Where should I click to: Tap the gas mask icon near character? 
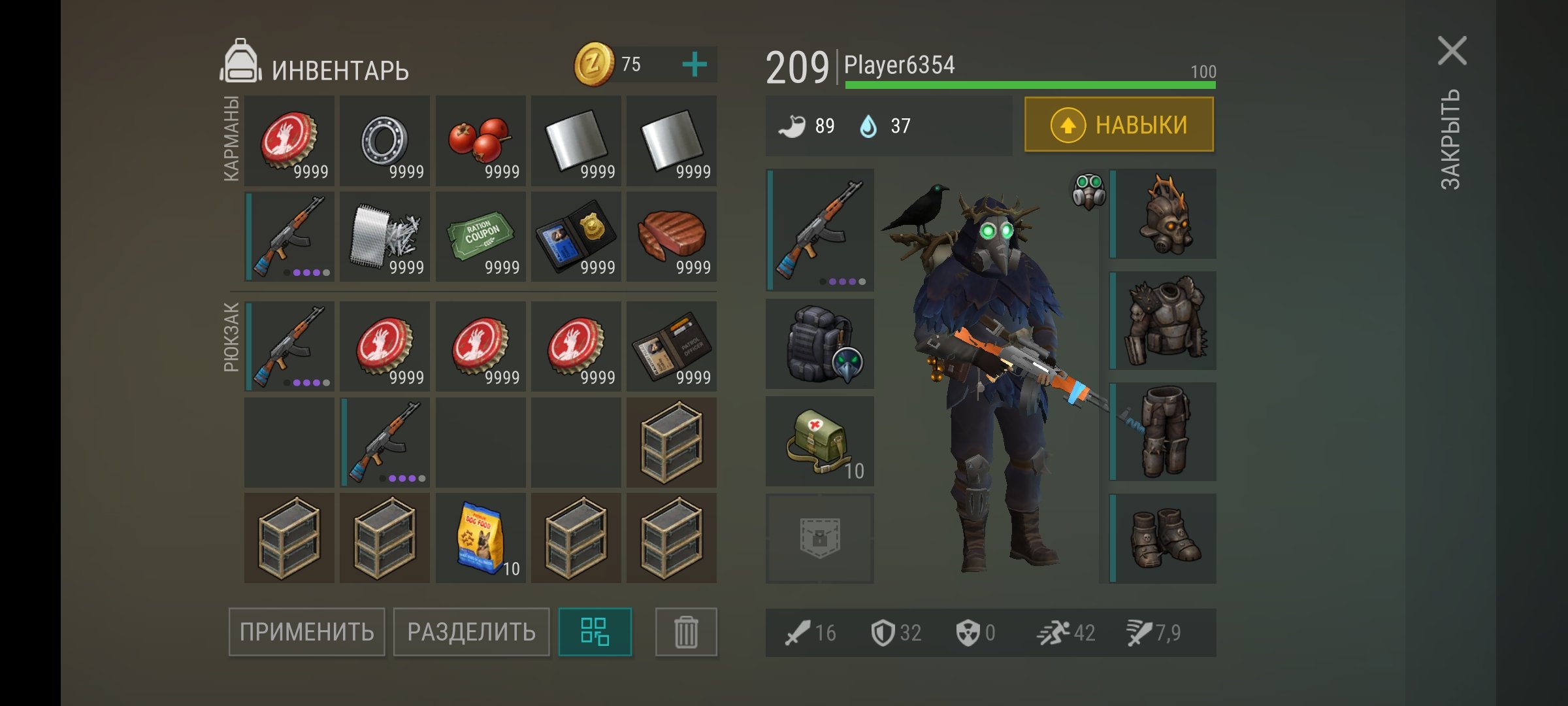click(1088, 191)
